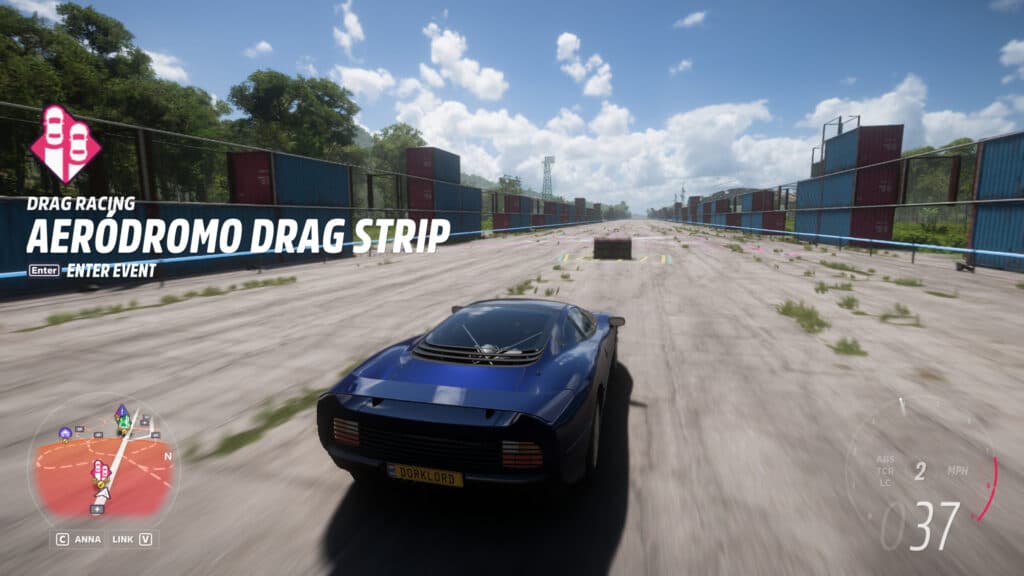
Task: Open the ANNA assistant label
Action: [x=87, y=539]
